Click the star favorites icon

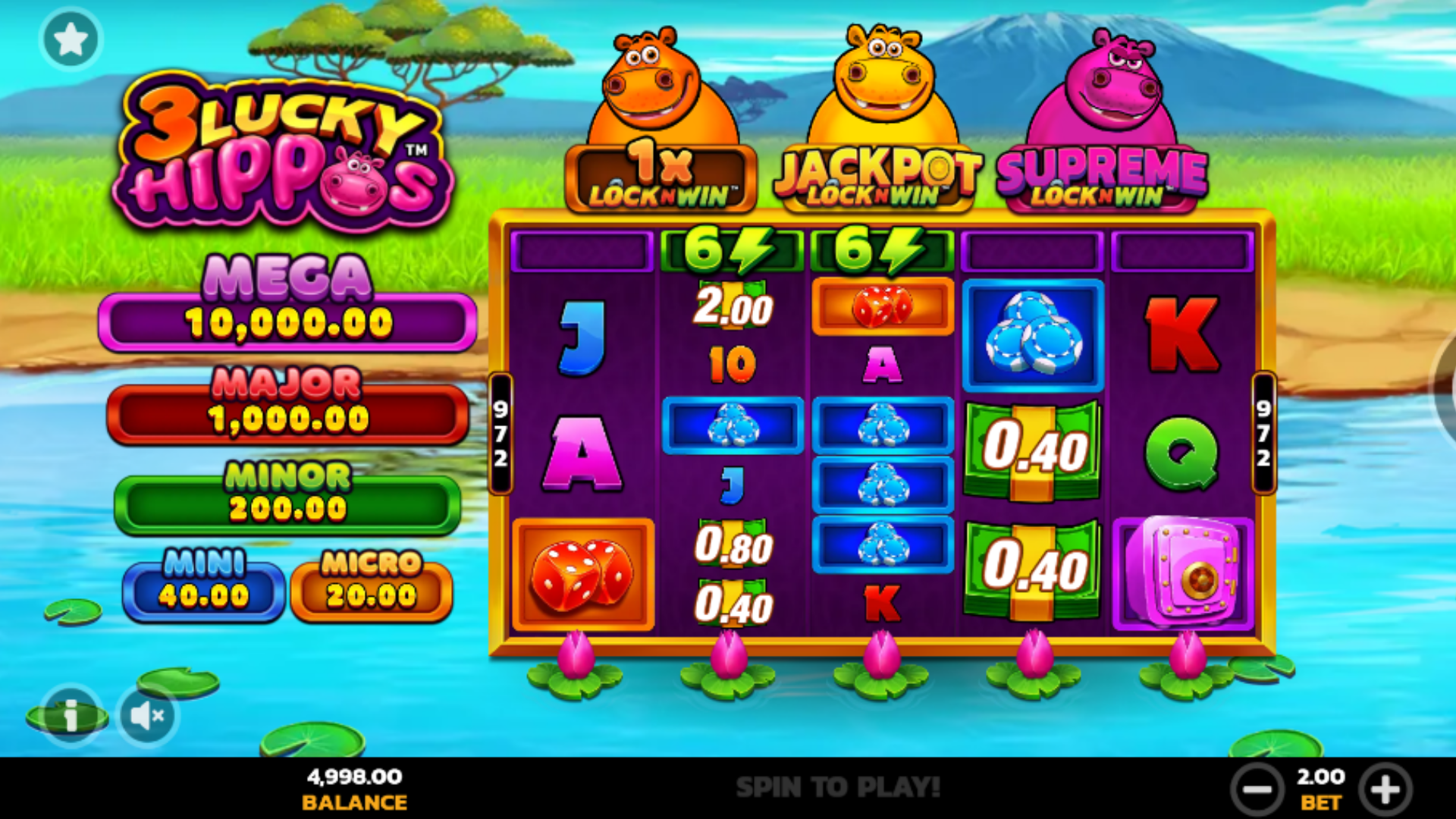[x=71, y=38]
